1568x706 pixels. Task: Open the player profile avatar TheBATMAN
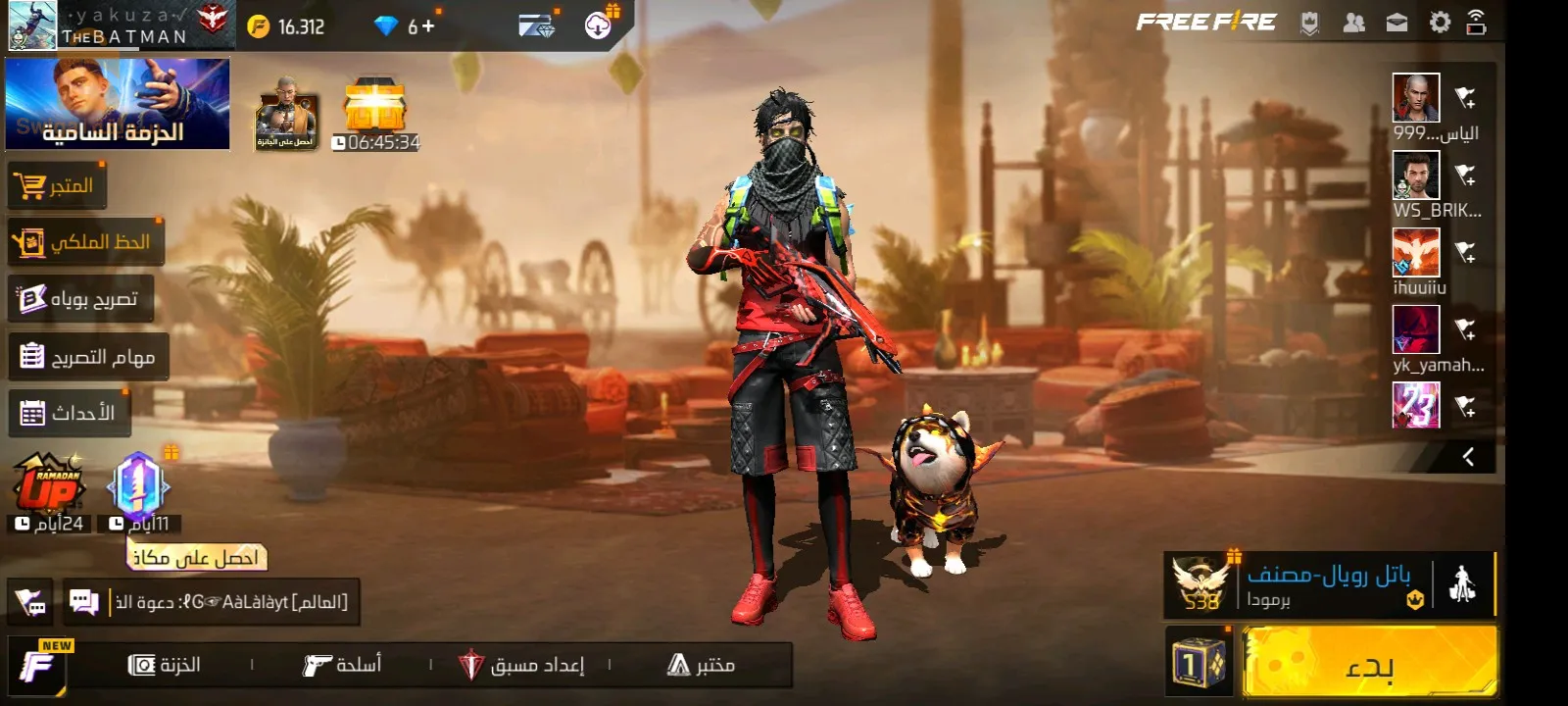coord(32,25)
